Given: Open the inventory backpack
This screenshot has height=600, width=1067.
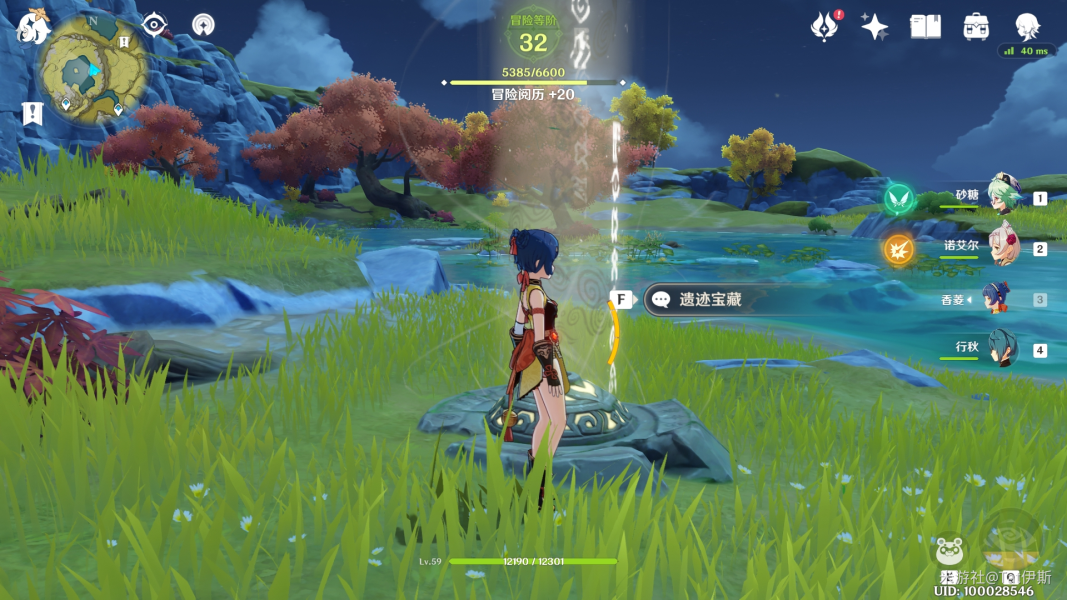Looking at the screenshot, I should pyautogui.click(x=976, y=27).
